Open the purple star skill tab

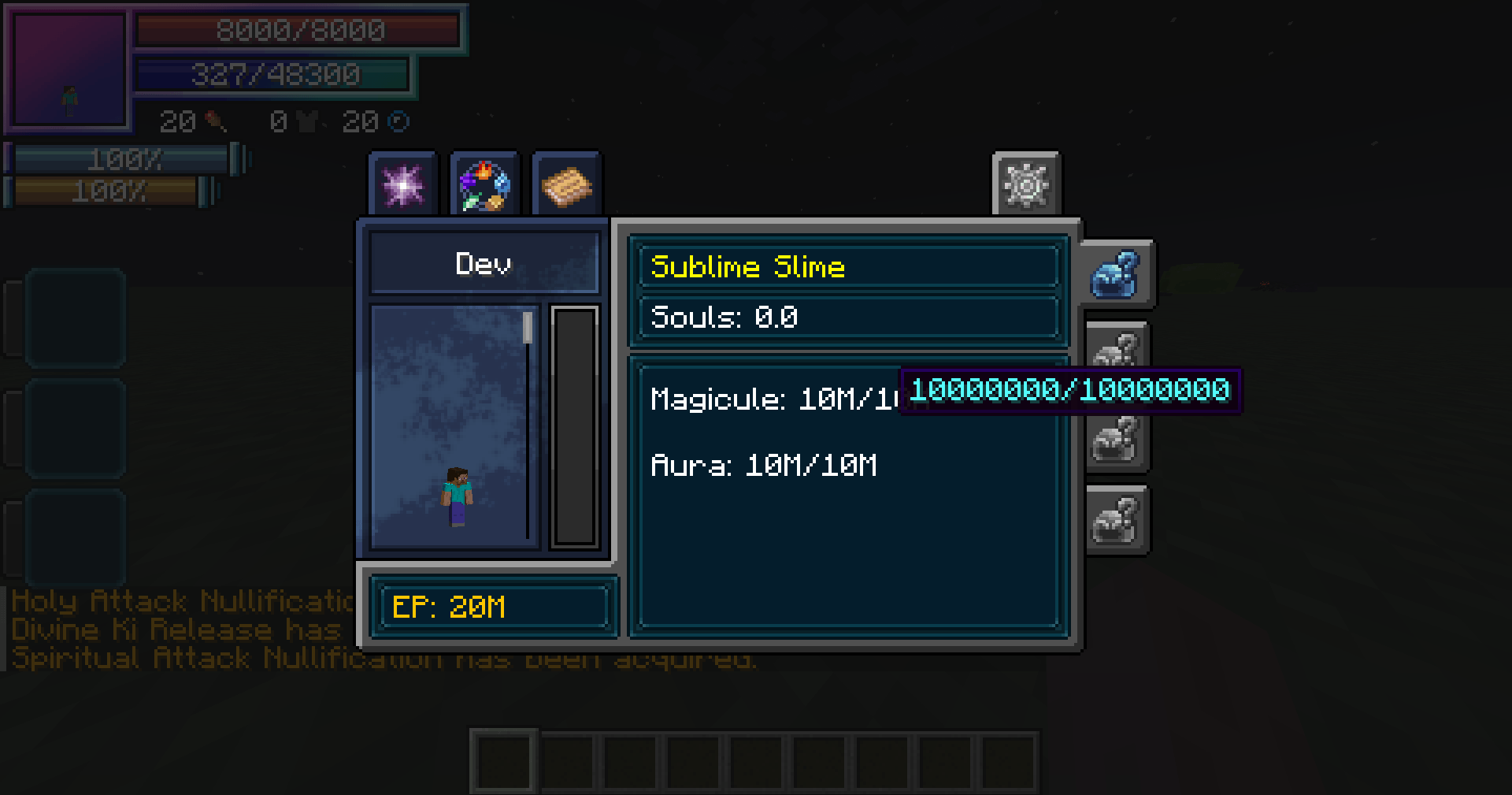click(x=402, y=185)
